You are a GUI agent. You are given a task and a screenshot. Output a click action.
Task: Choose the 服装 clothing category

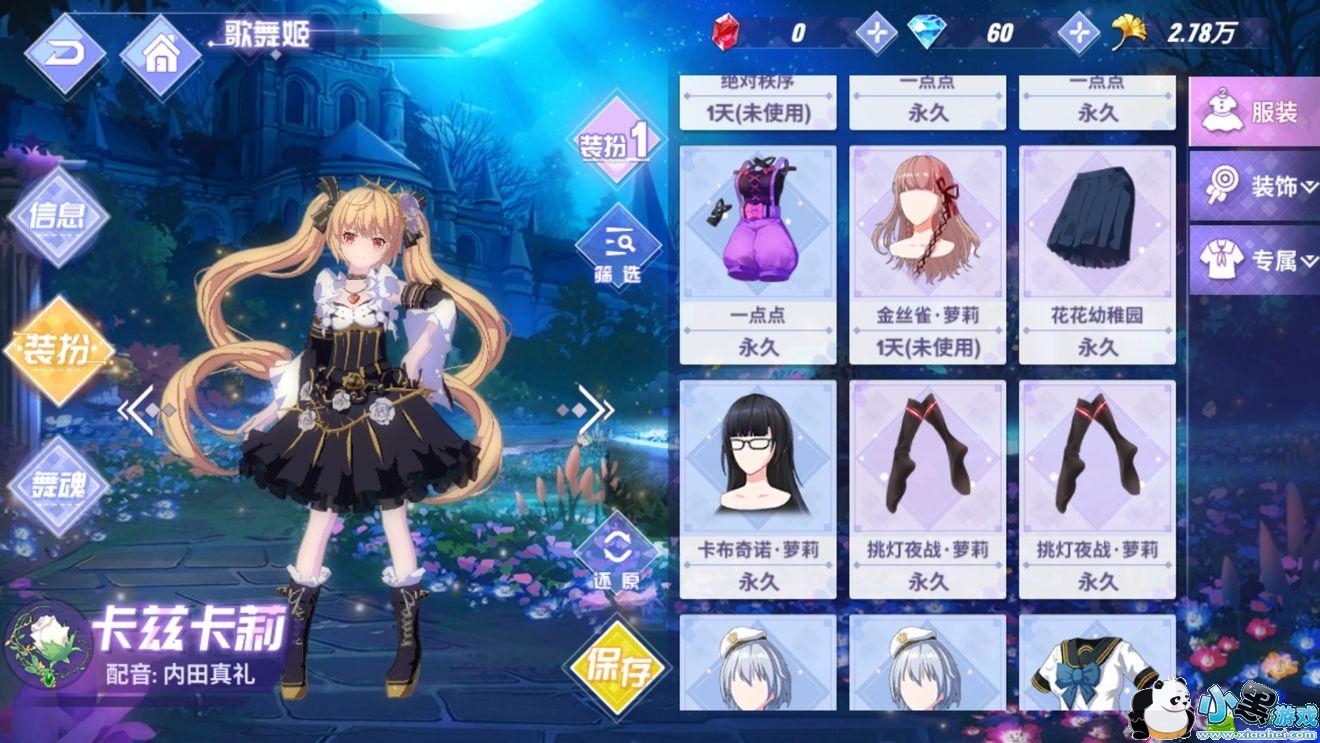click(x=1255, y=112)
